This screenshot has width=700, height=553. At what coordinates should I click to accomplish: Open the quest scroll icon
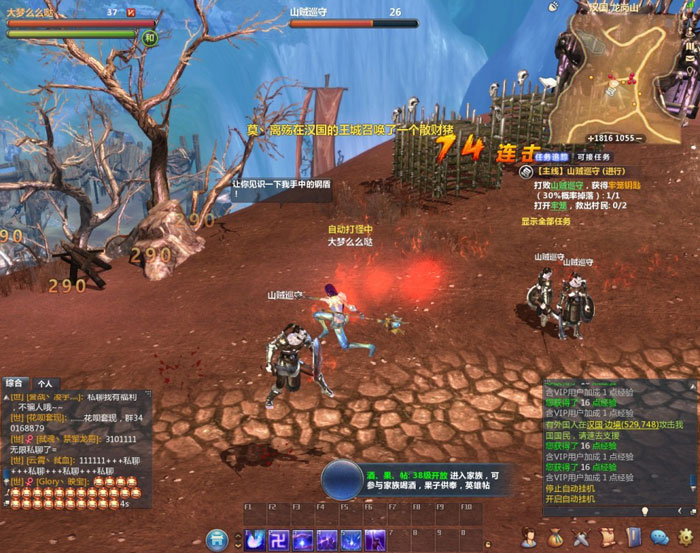tap(607, 539)
